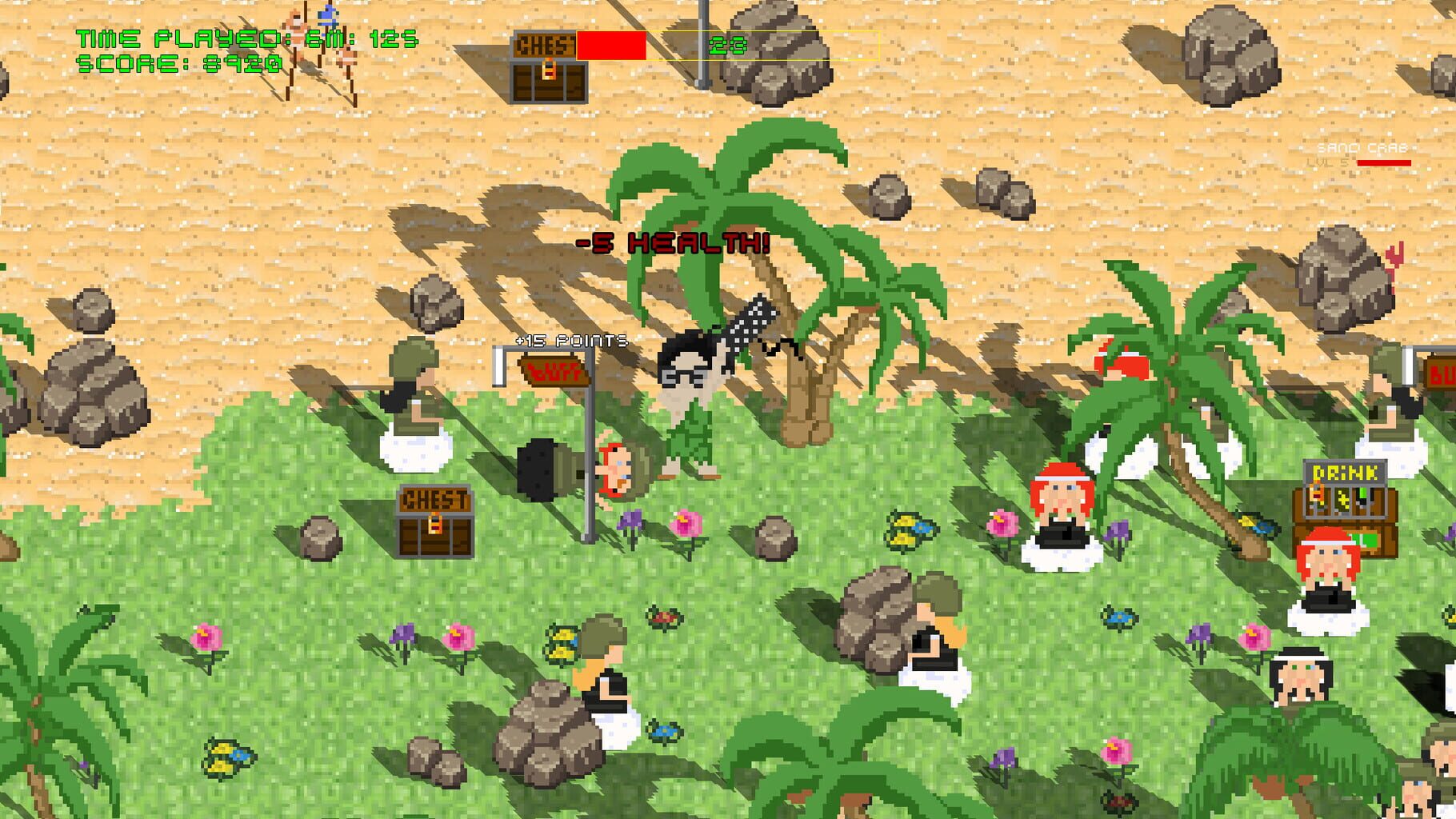Toggle the red chest progress bar
This screenshot has width=1456, height=819.
[x=612, y=46]
